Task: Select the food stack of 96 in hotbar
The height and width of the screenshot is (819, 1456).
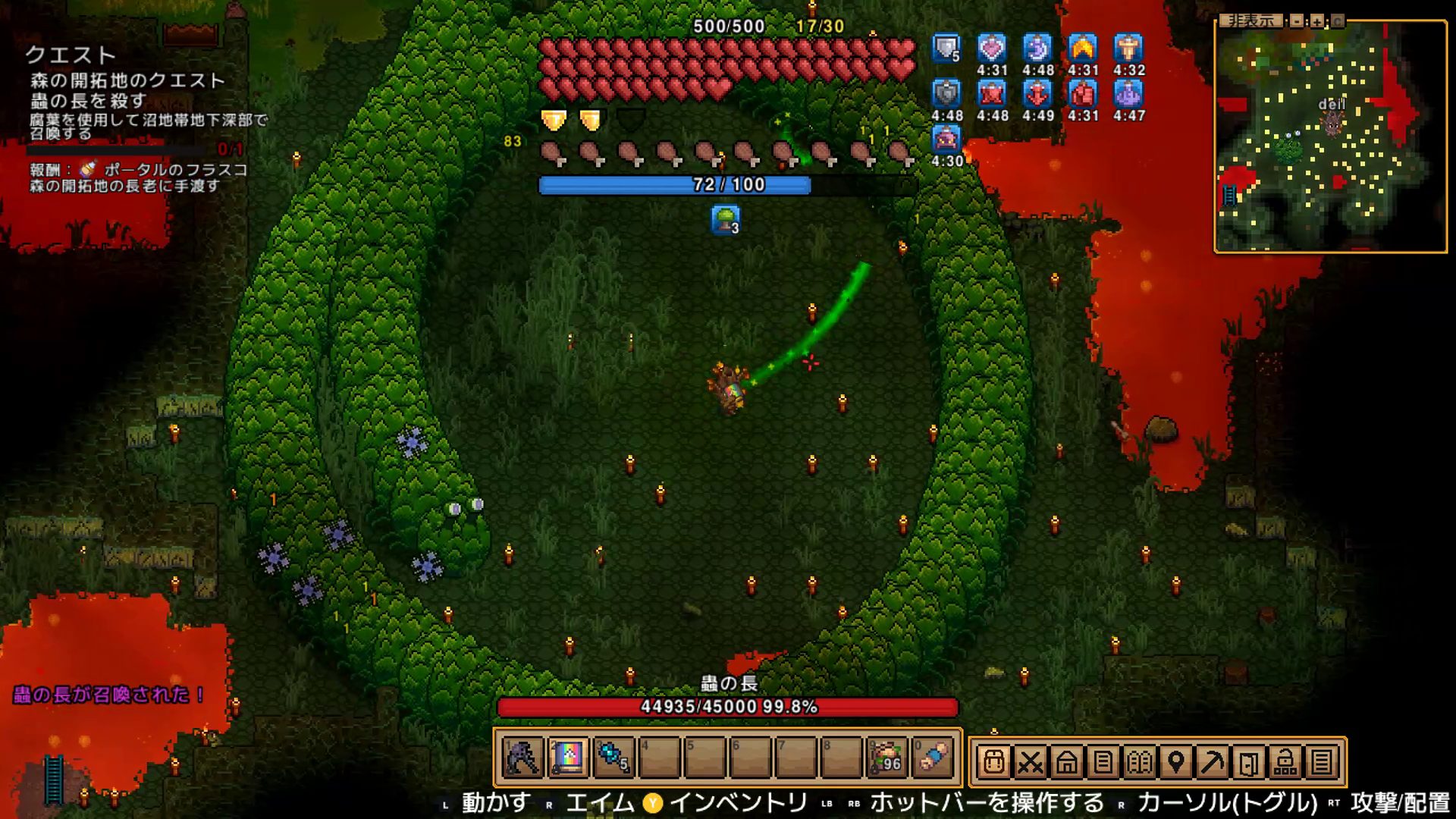Action: pos(886,758)
